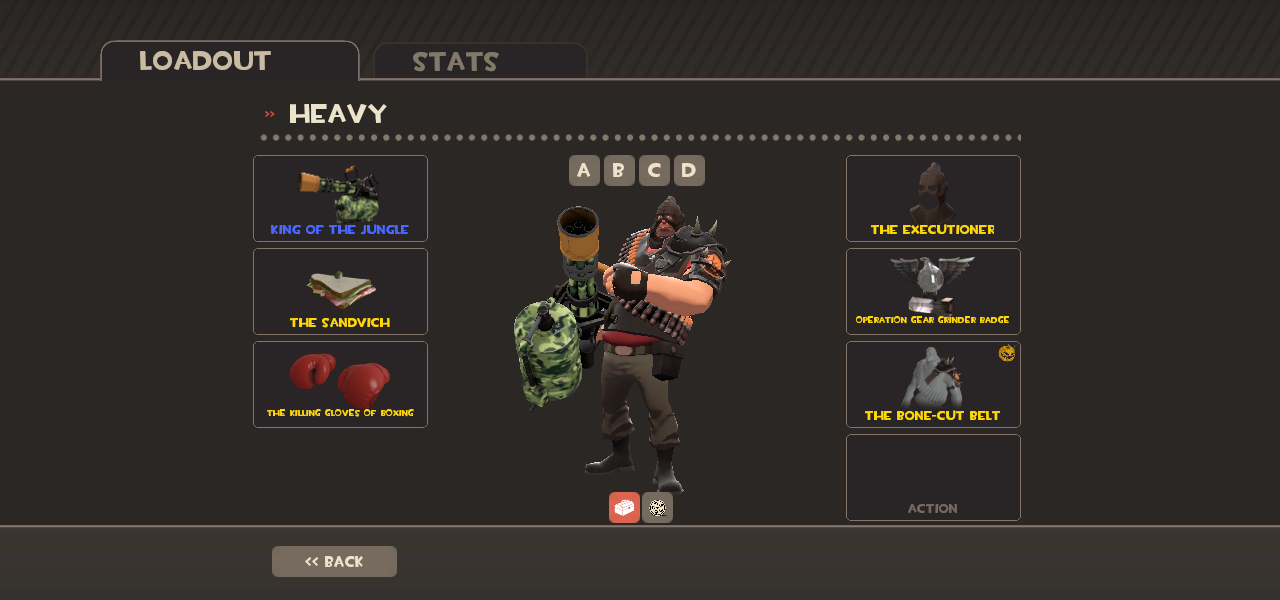
Task: Select the Loadout tab
Action: tap(229, 61)
